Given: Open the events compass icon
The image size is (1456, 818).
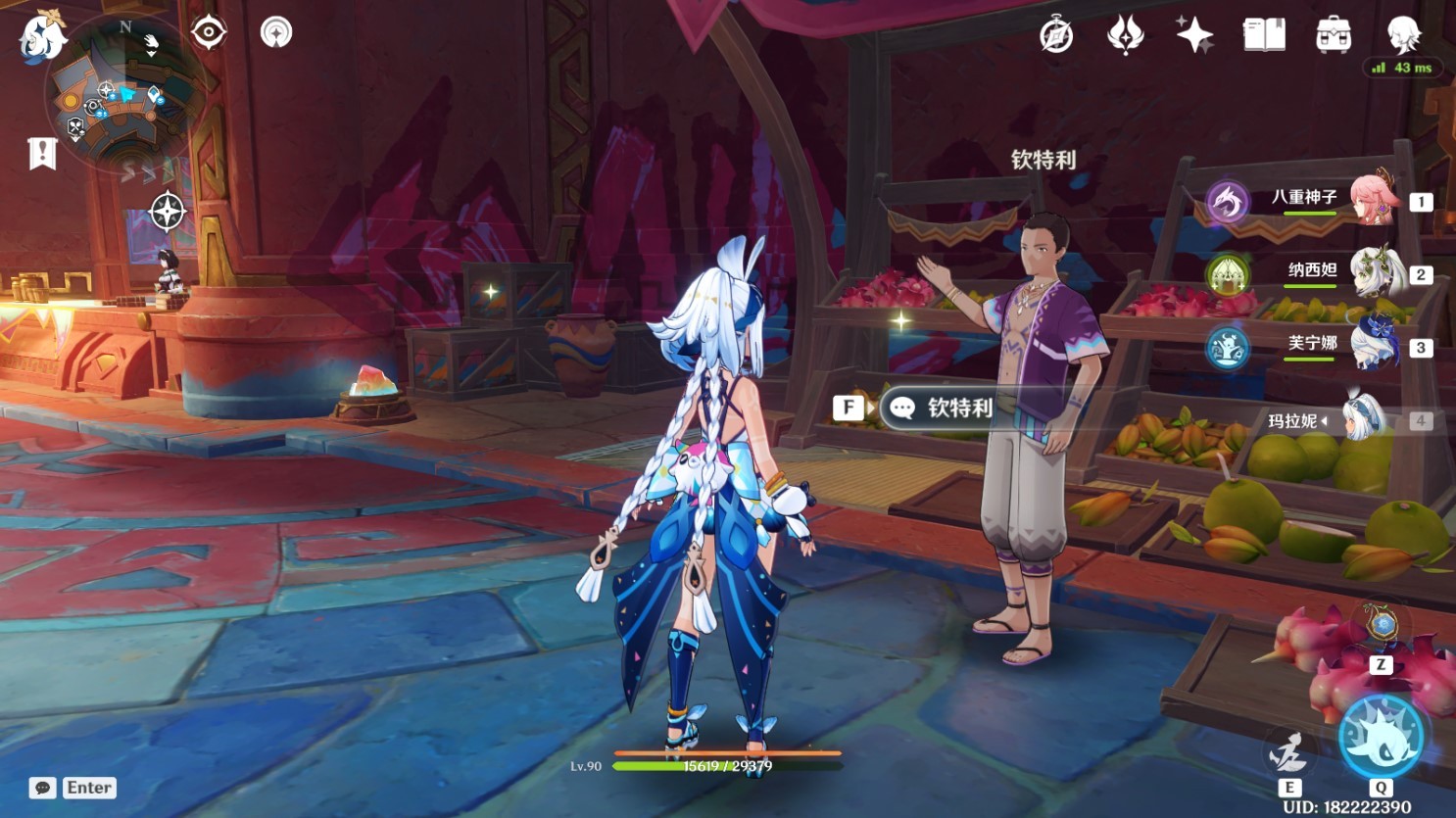Looking at the screenshot, I should pyautogui.click(x=1056, y=35).
